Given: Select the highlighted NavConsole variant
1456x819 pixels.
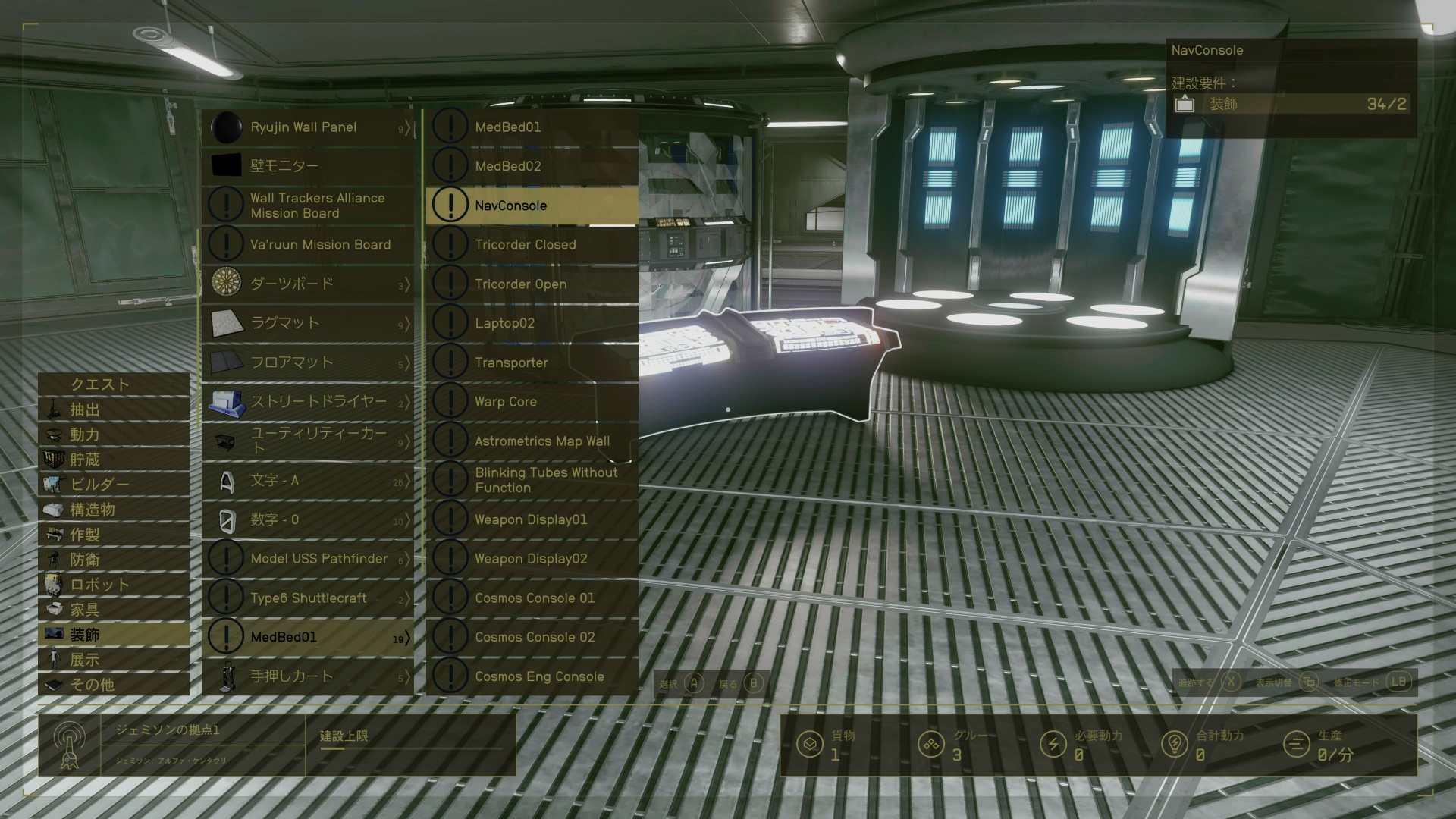Looking at the screenshot, I should [x=532, y=206].
